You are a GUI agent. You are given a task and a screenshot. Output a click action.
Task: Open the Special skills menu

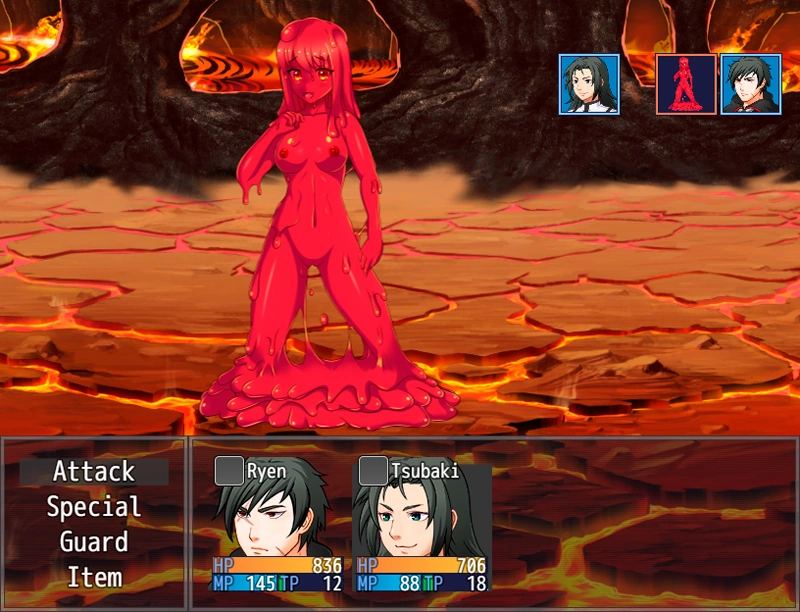(93, 507)
